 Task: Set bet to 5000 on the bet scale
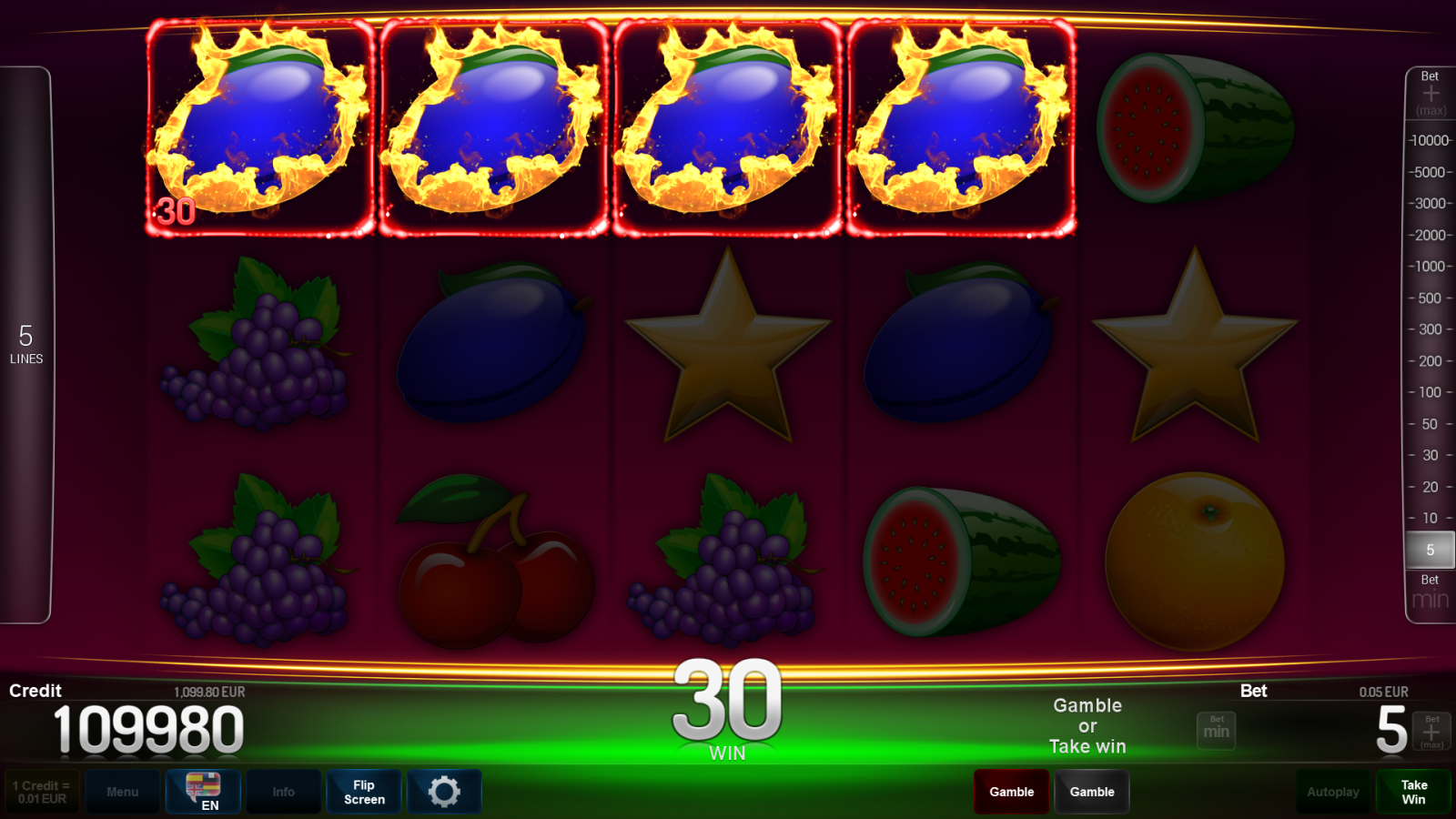[1430, 172]
